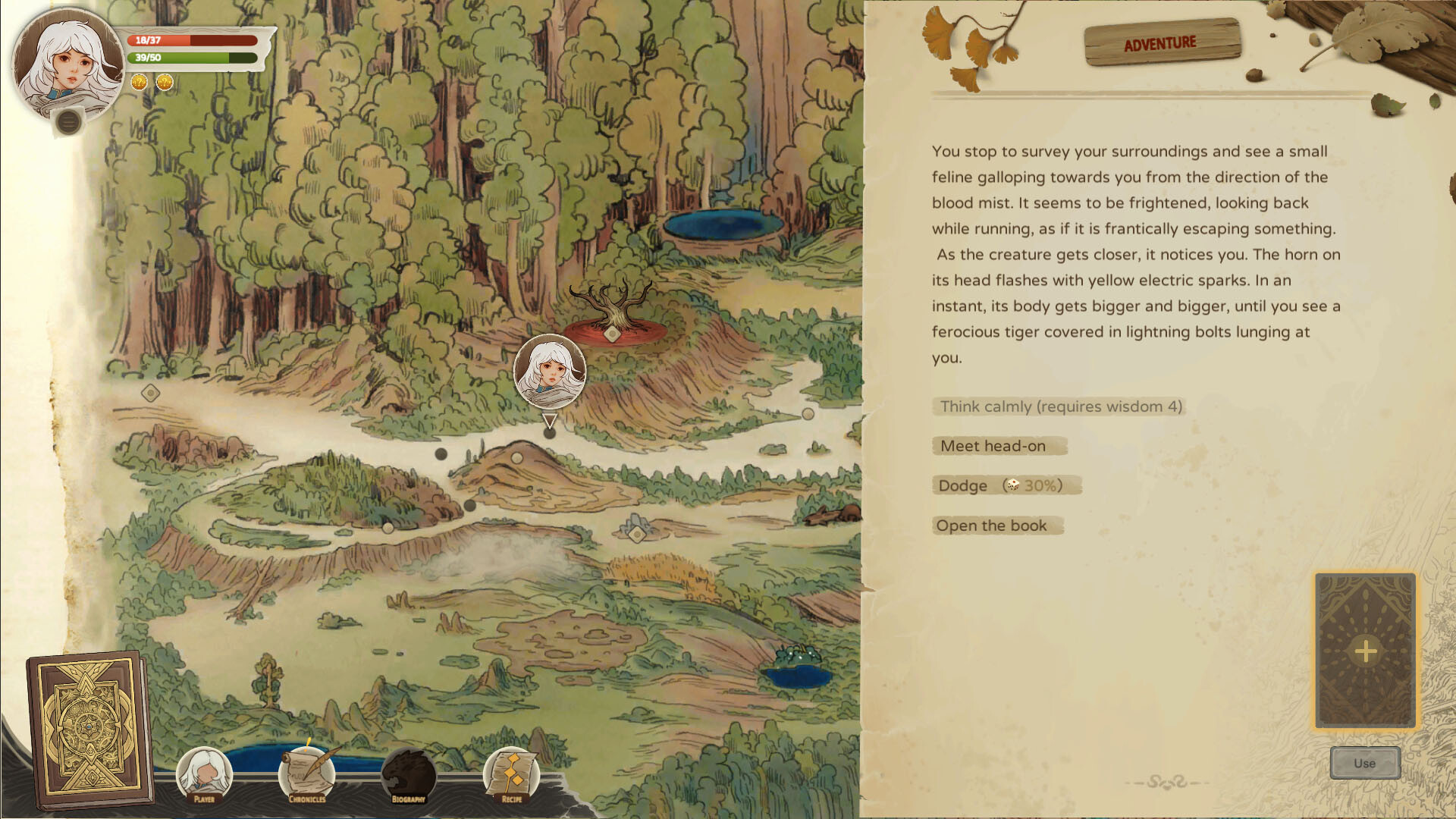The image size is (1456, 819).
Task: Click the first gold buff coin under the portrait
Action: [x=138, y=83]
